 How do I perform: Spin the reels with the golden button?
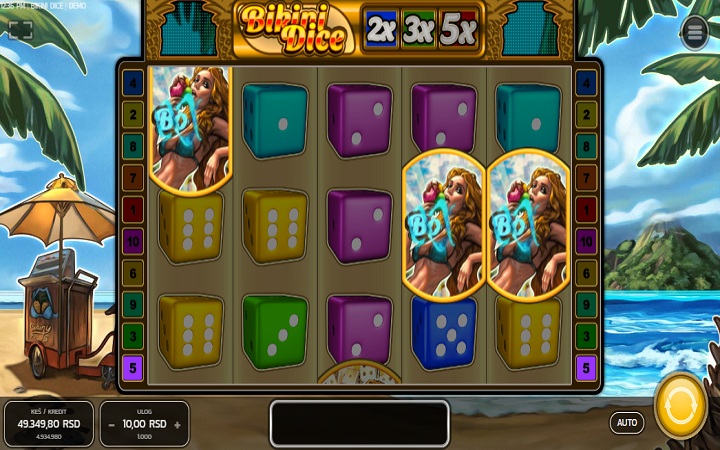(x=681, y=405)
